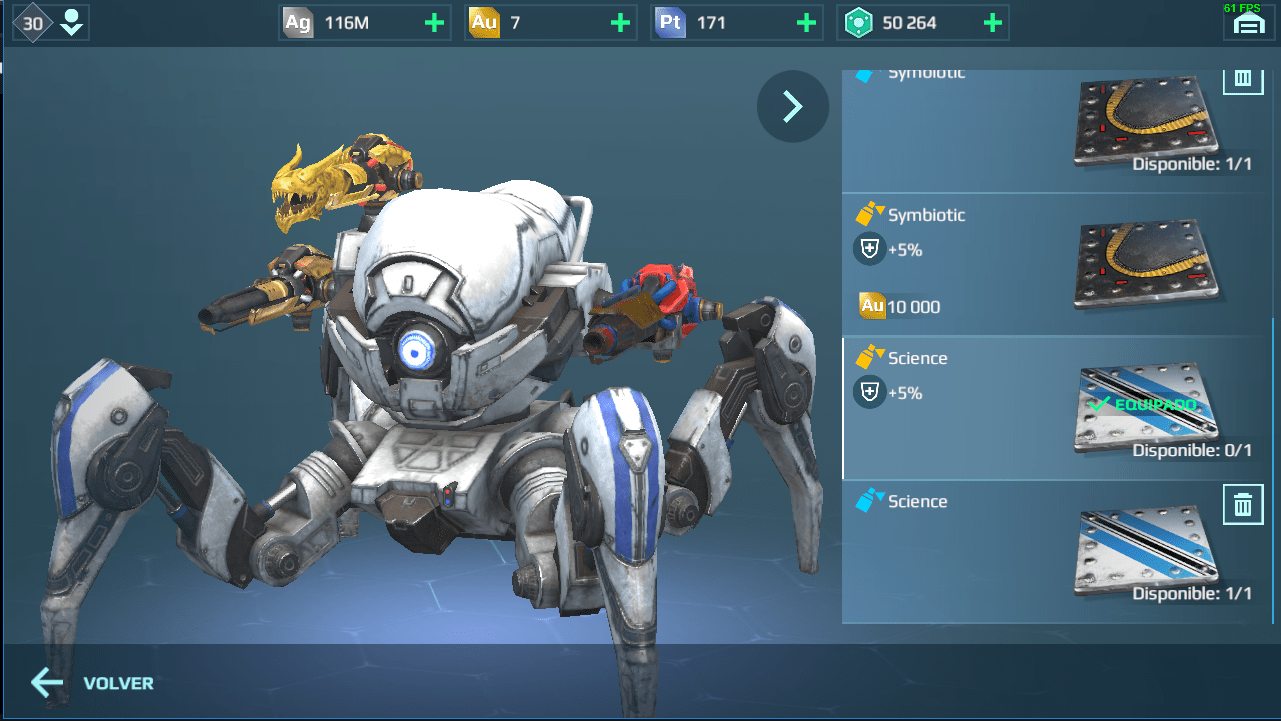The height and width of the screenshot is (721, 1281).
Task: Remove bottom Science skin with its trash icon
Action: coord(1243,505)
